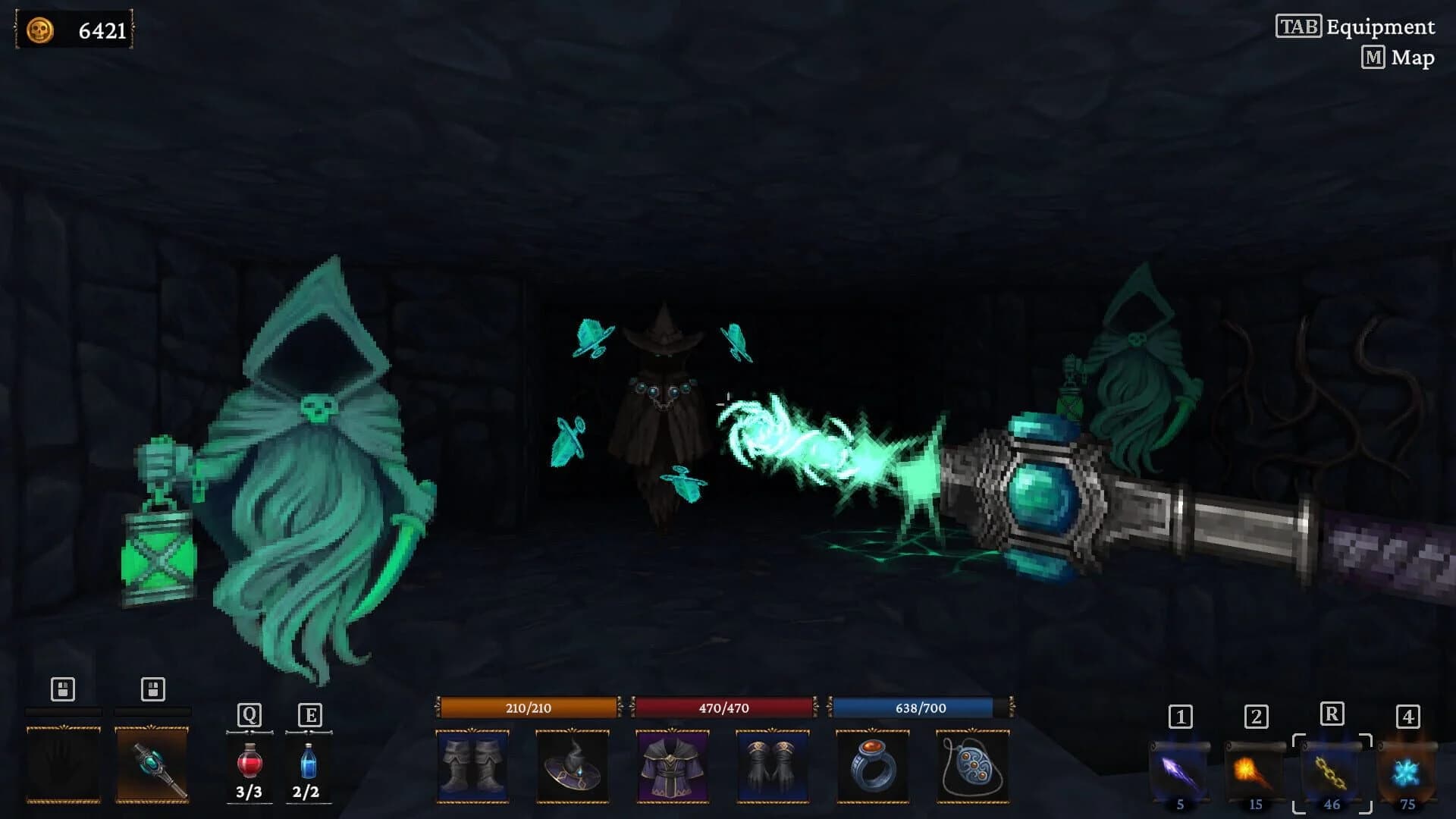This screenshot has width=1456, height=819.
Task: Click the empty bare-hand offhand slot
Action: tap(64, 764)
